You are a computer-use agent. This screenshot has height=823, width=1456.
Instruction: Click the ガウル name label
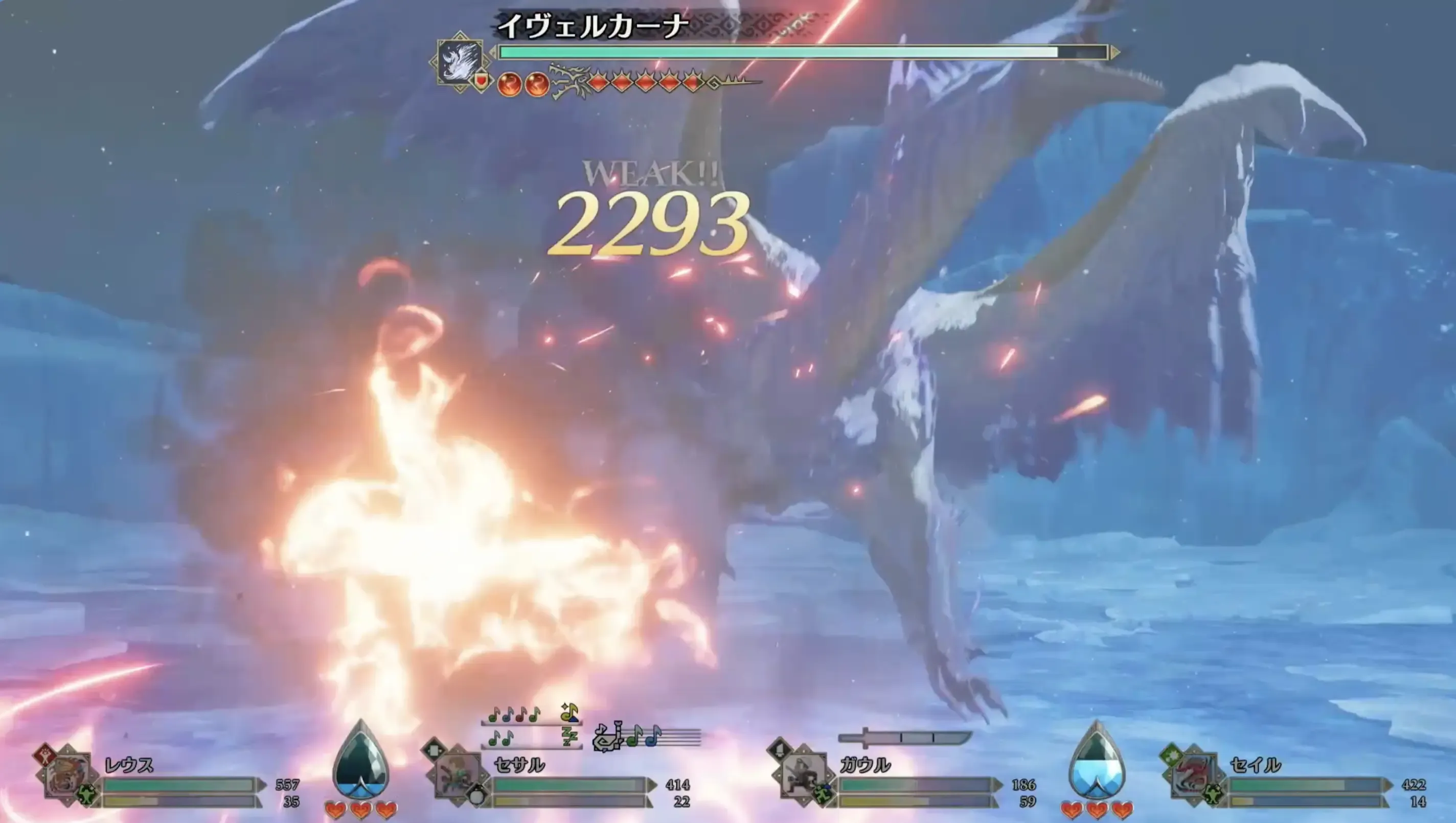[x=865, y=766]
